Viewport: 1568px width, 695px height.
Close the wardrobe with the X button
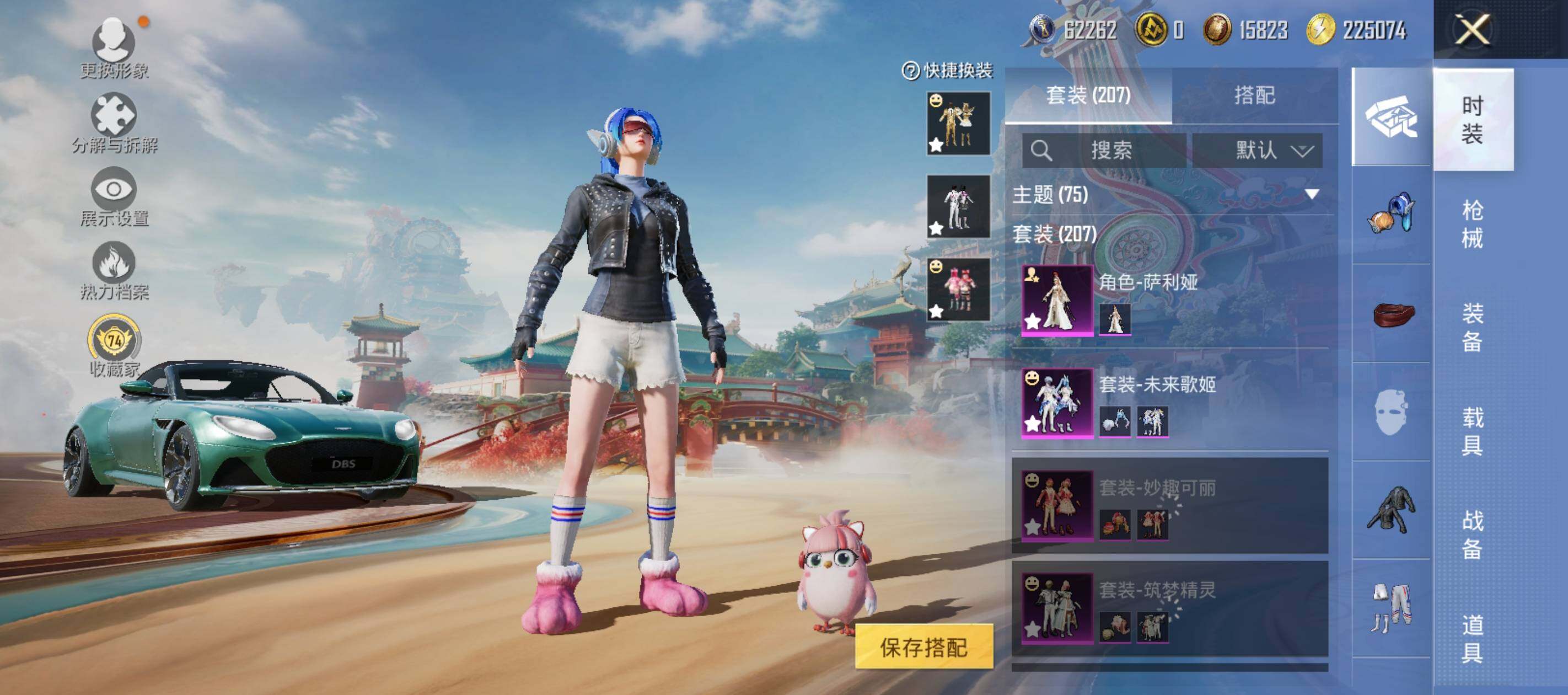click(x=1472, y=29)
